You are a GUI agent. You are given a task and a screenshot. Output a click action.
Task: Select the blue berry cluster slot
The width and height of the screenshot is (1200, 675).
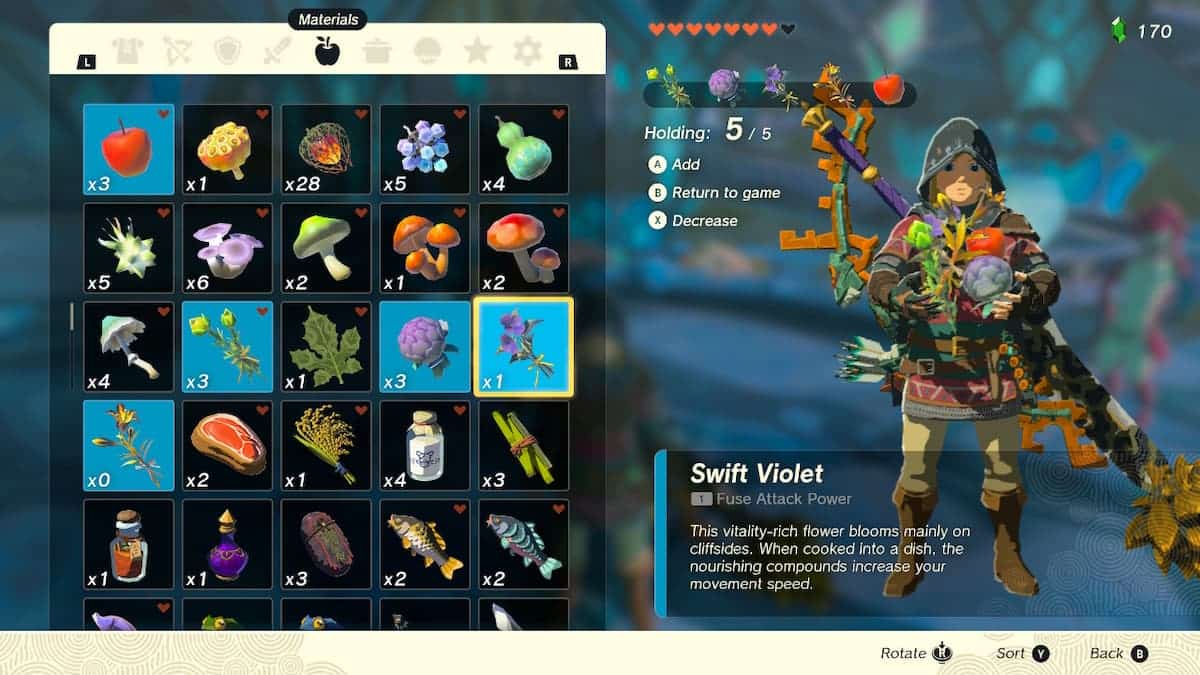pyautogui.click(x=425, y=149)
